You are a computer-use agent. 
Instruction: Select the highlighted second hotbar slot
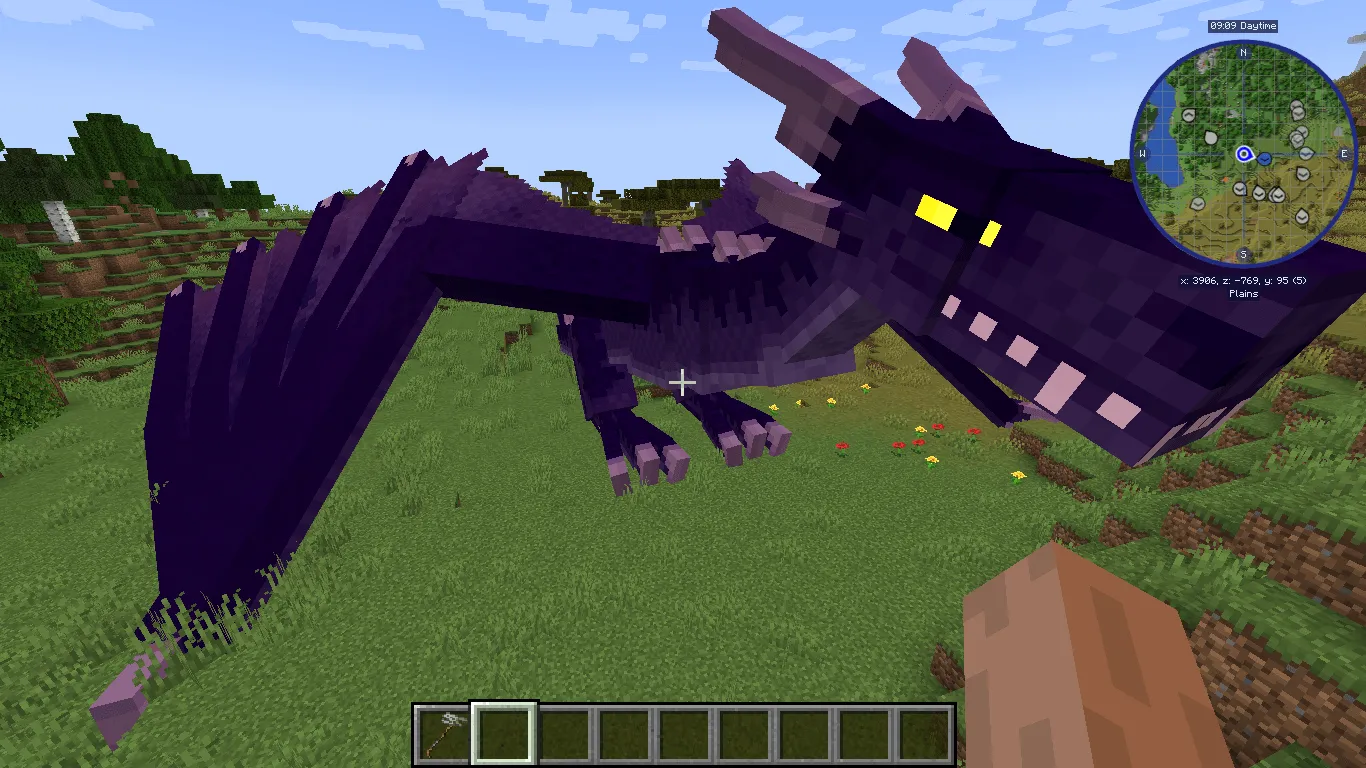click(505, 733)
